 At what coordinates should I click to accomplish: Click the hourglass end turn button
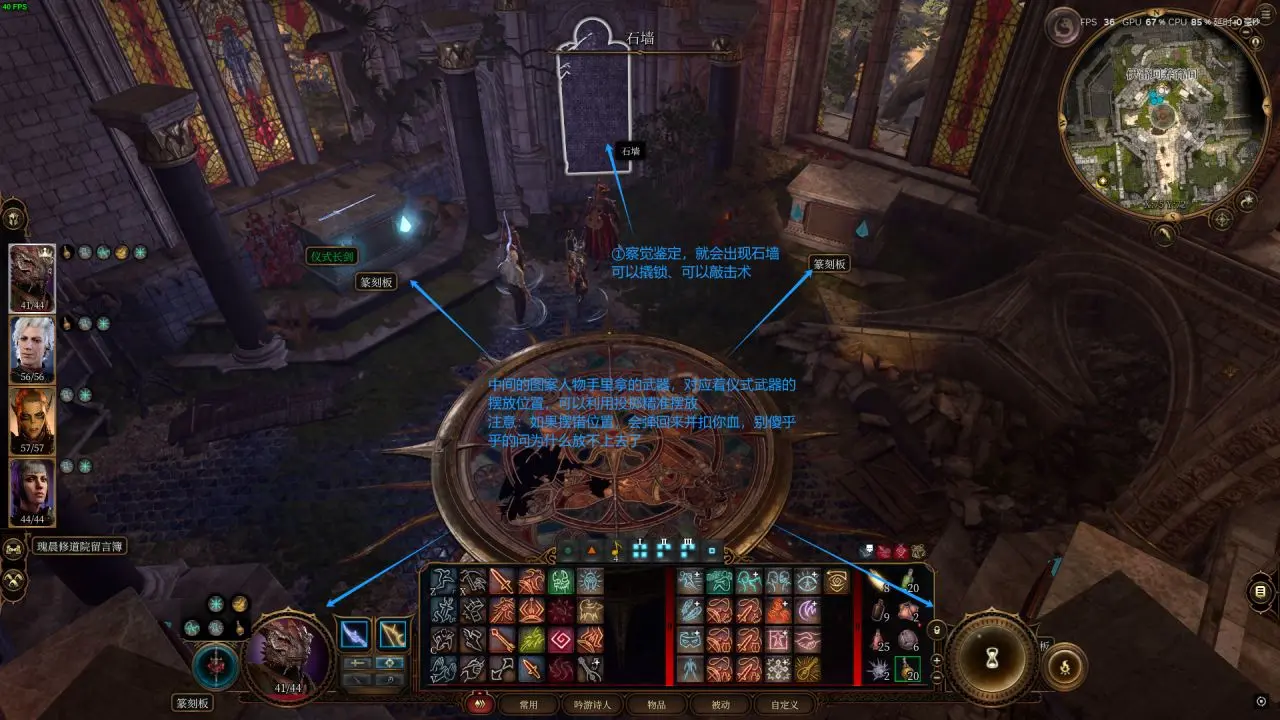point(992,658)
